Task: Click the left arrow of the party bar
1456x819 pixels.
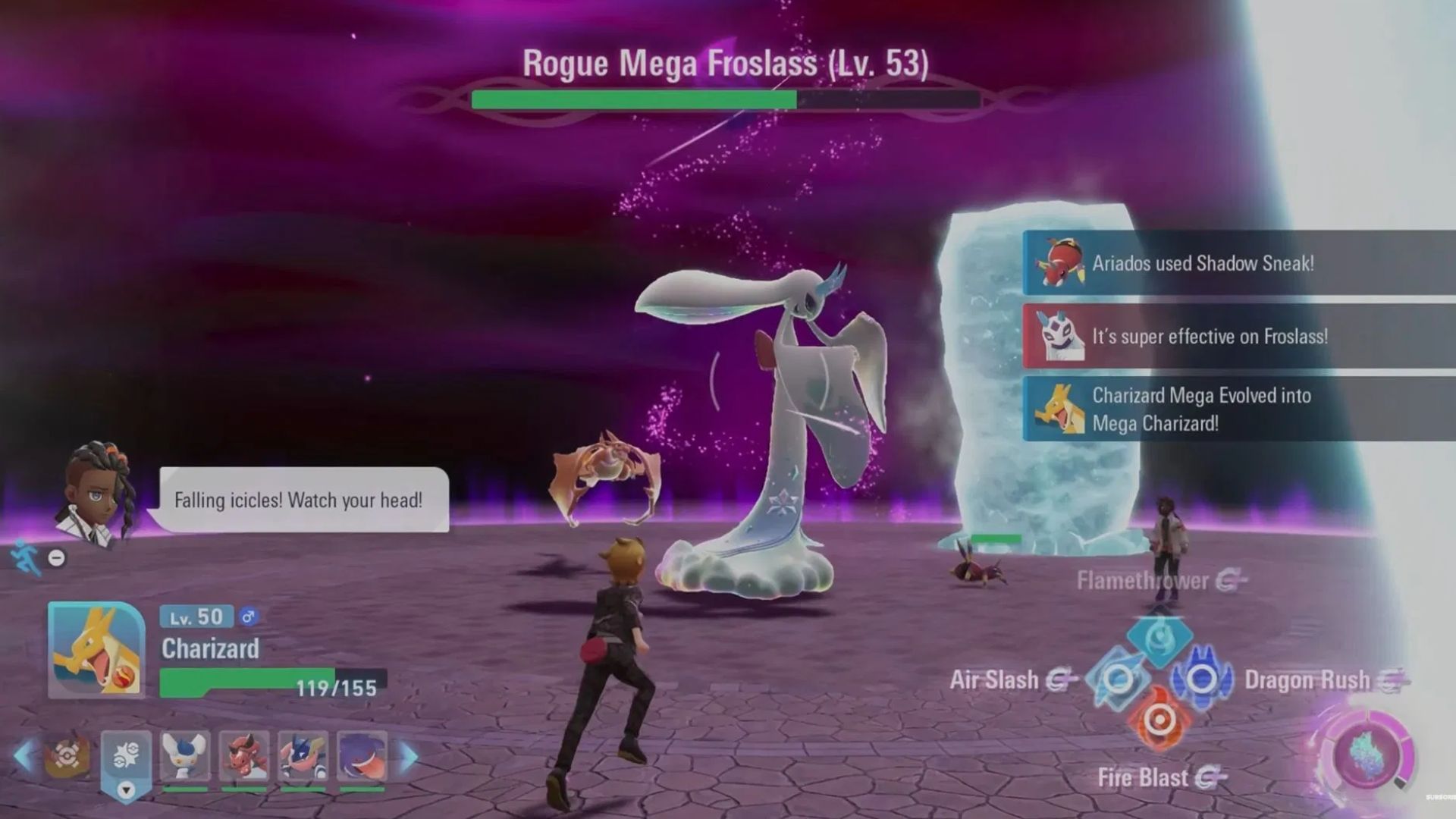Action: 23,756
